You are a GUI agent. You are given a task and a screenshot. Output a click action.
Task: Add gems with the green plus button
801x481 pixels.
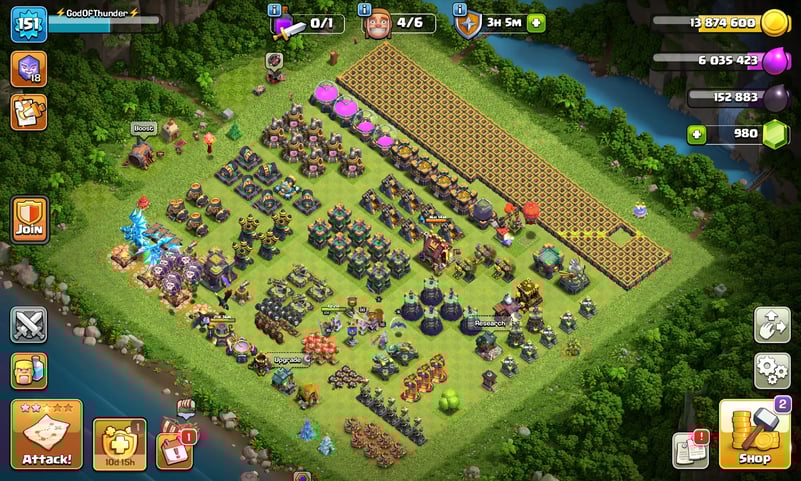697,135
